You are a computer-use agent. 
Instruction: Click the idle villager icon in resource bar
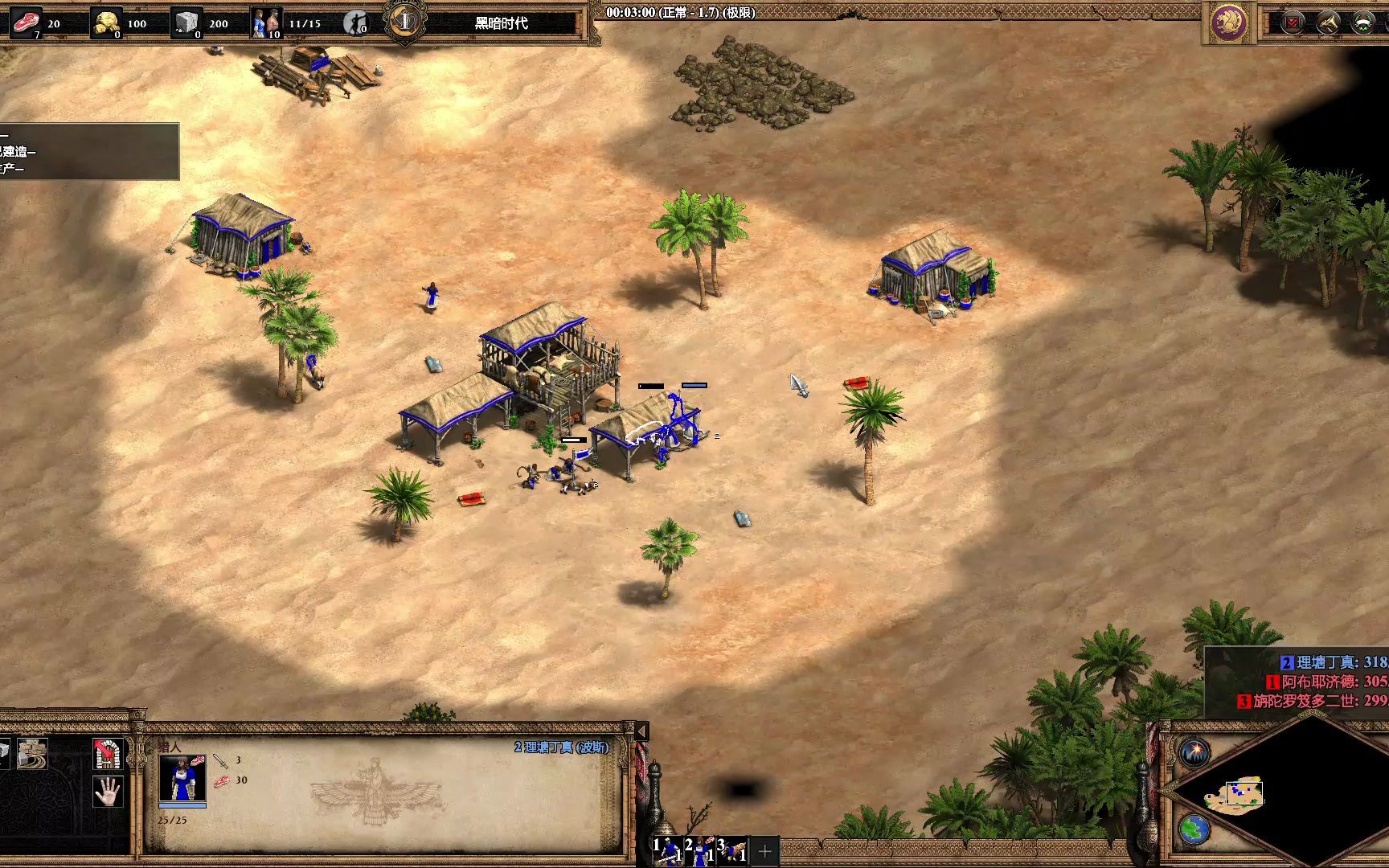point(355,23)
